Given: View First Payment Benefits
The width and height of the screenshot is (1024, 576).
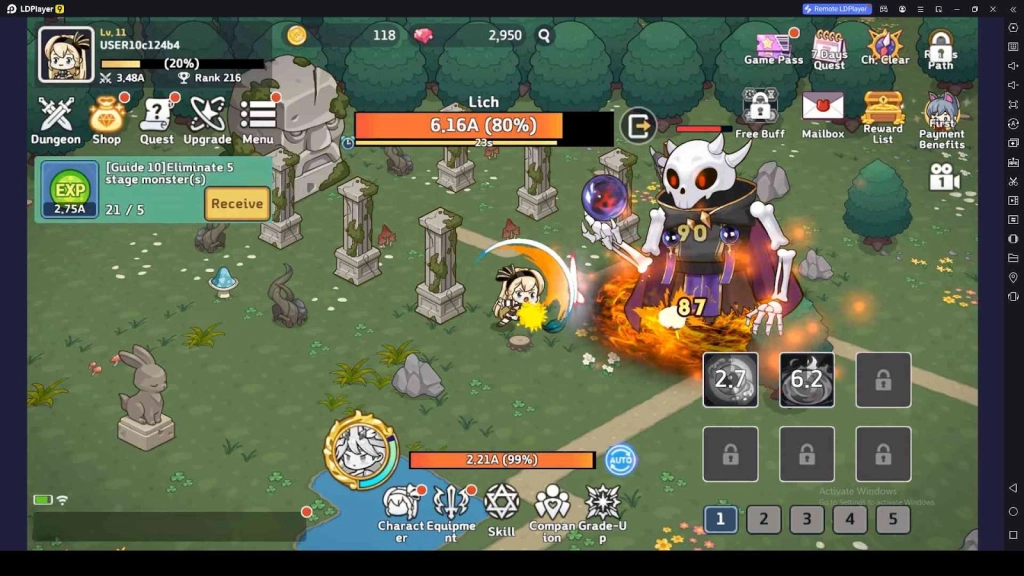Looking at the screenshot, I should (x=942, y=120).
